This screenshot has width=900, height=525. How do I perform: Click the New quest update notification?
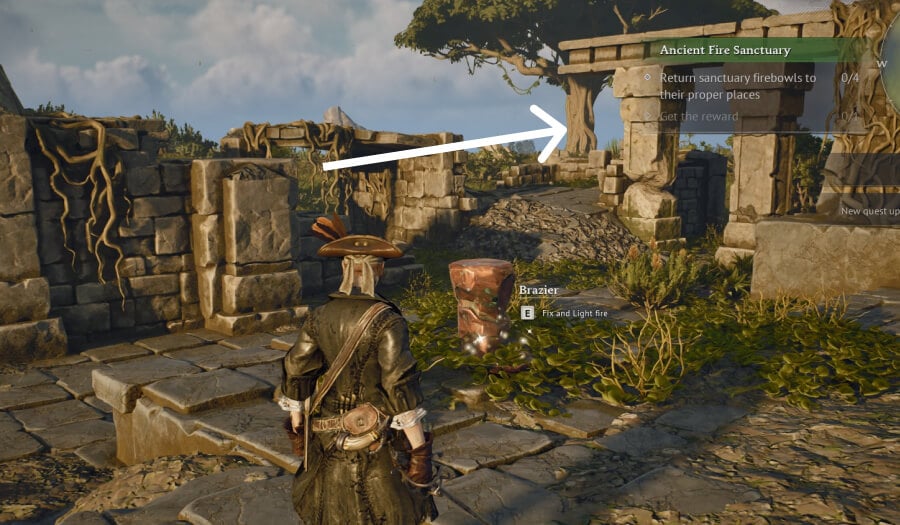tap(869, 211)
